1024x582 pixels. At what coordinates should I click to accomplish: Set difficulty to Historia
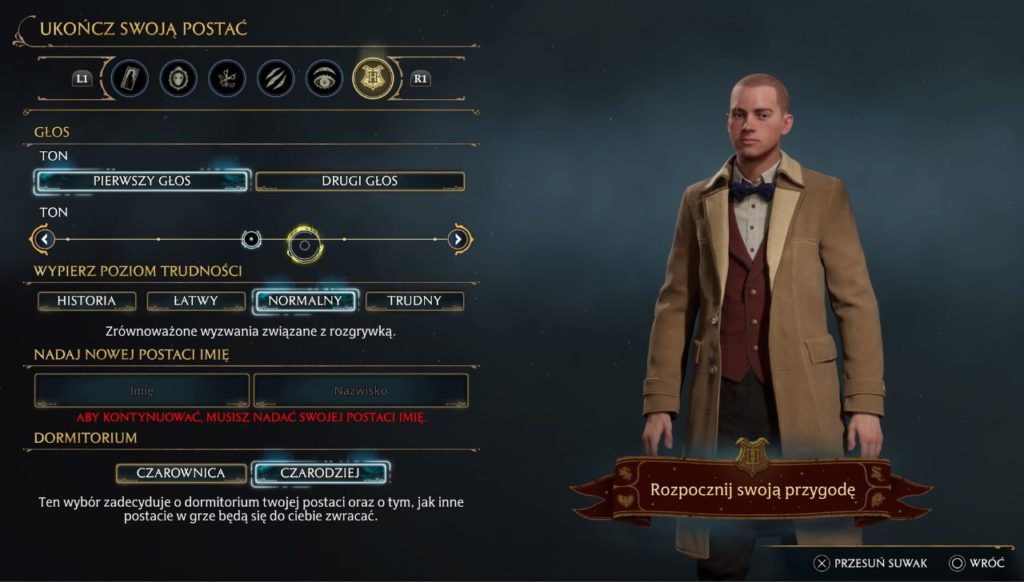point(87,300)
